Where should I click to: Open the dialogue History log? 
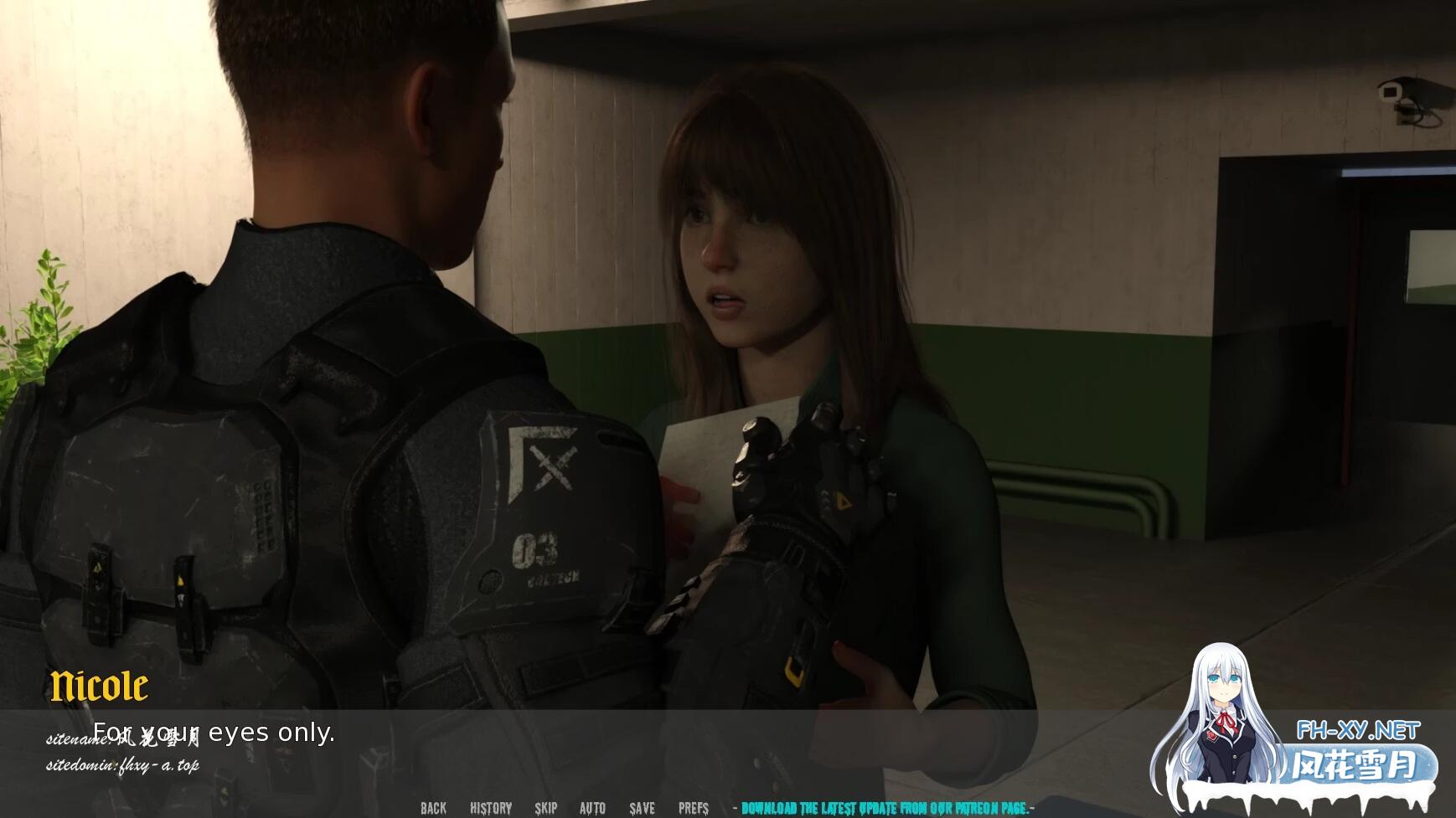(491, 808)
